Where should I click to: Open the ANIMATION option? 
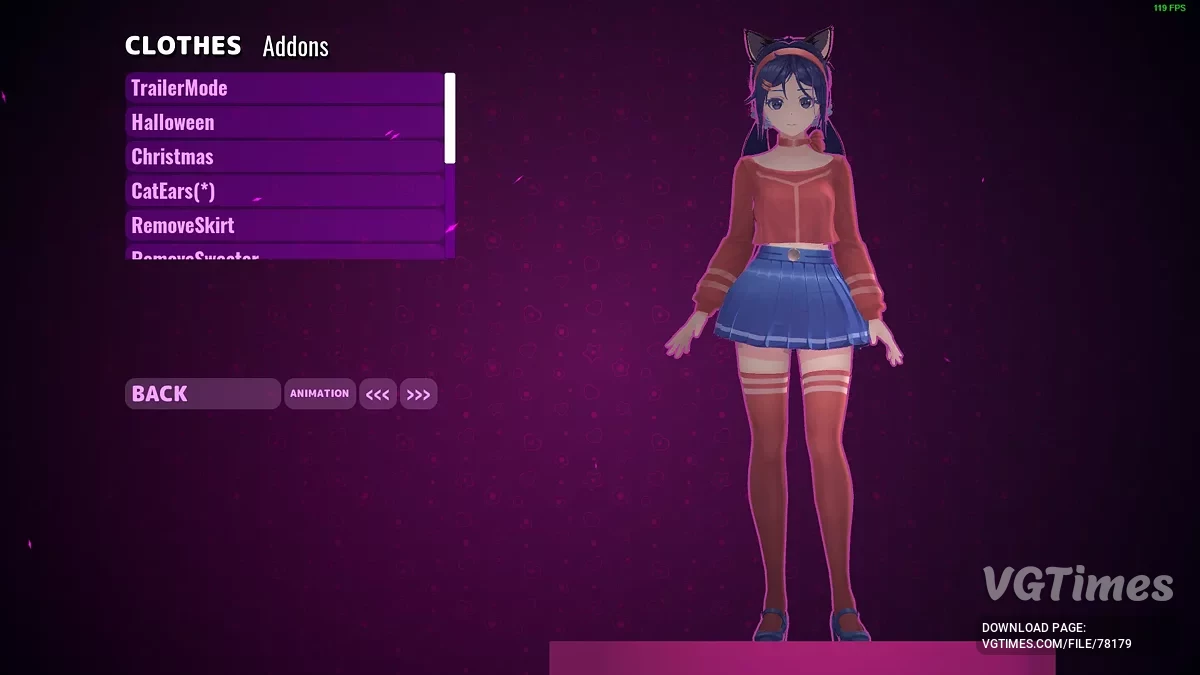click(x=320, y=394)
